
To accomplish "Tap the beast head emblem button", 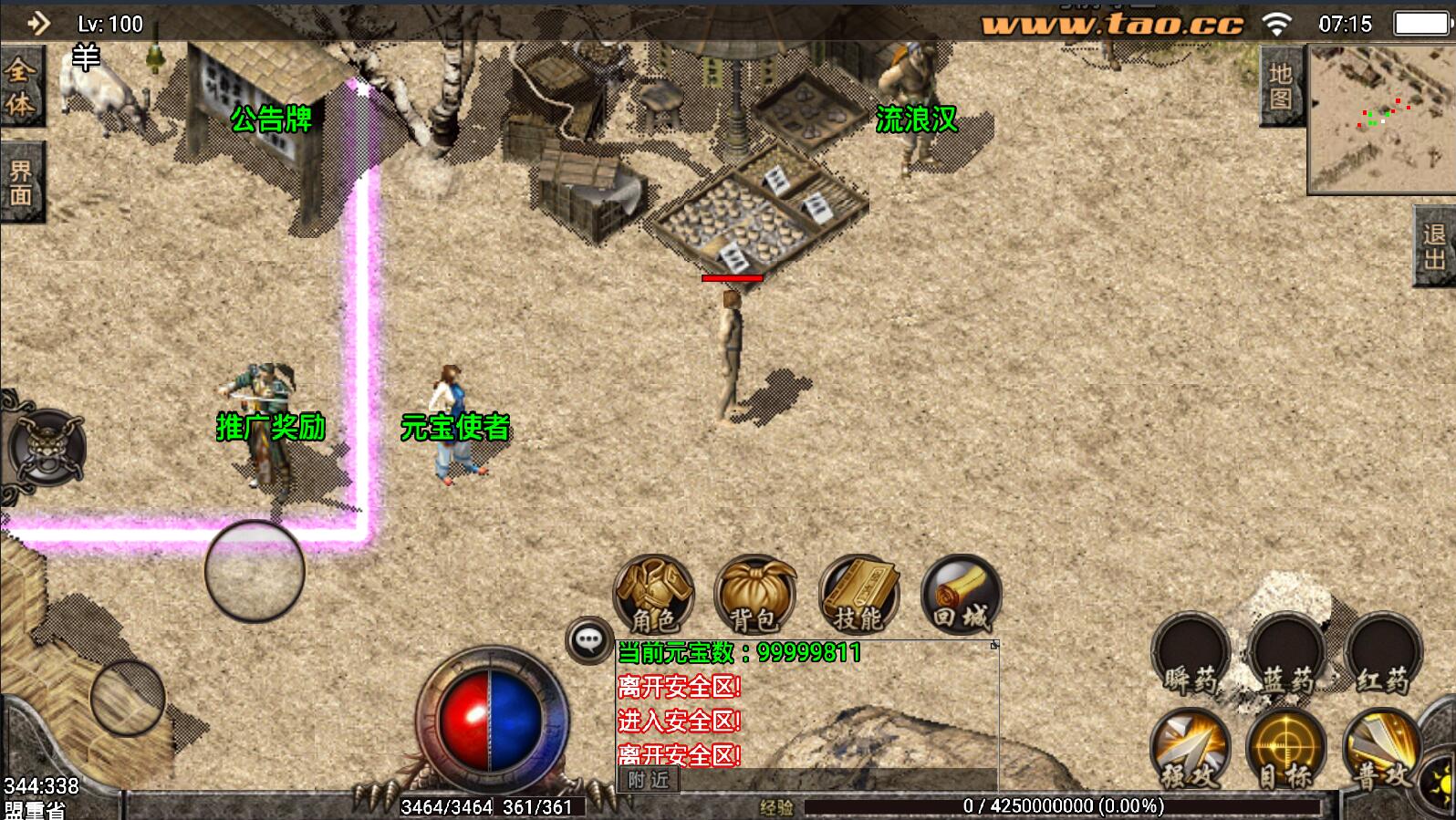I will pyautogui.click(x=46, y=448).
